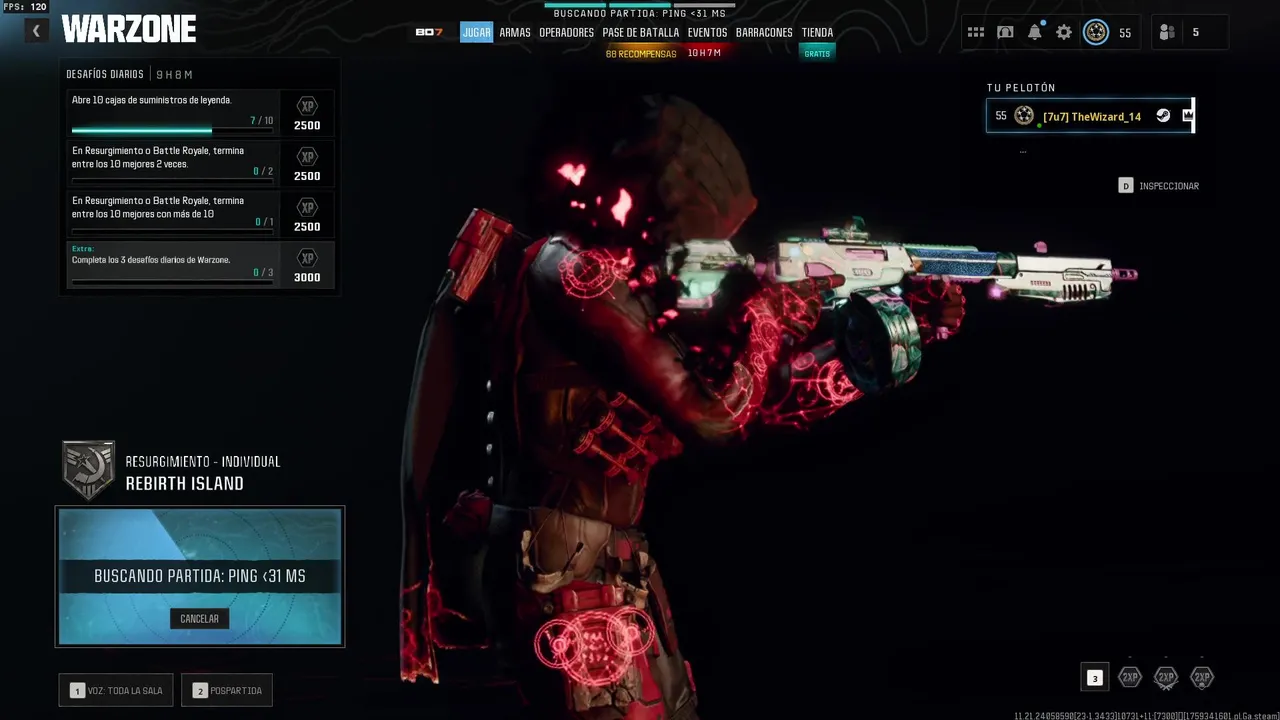1280x720 pixels.
Task: Click the BO7 game switcher logo
Action: click(x=429, y=32)
